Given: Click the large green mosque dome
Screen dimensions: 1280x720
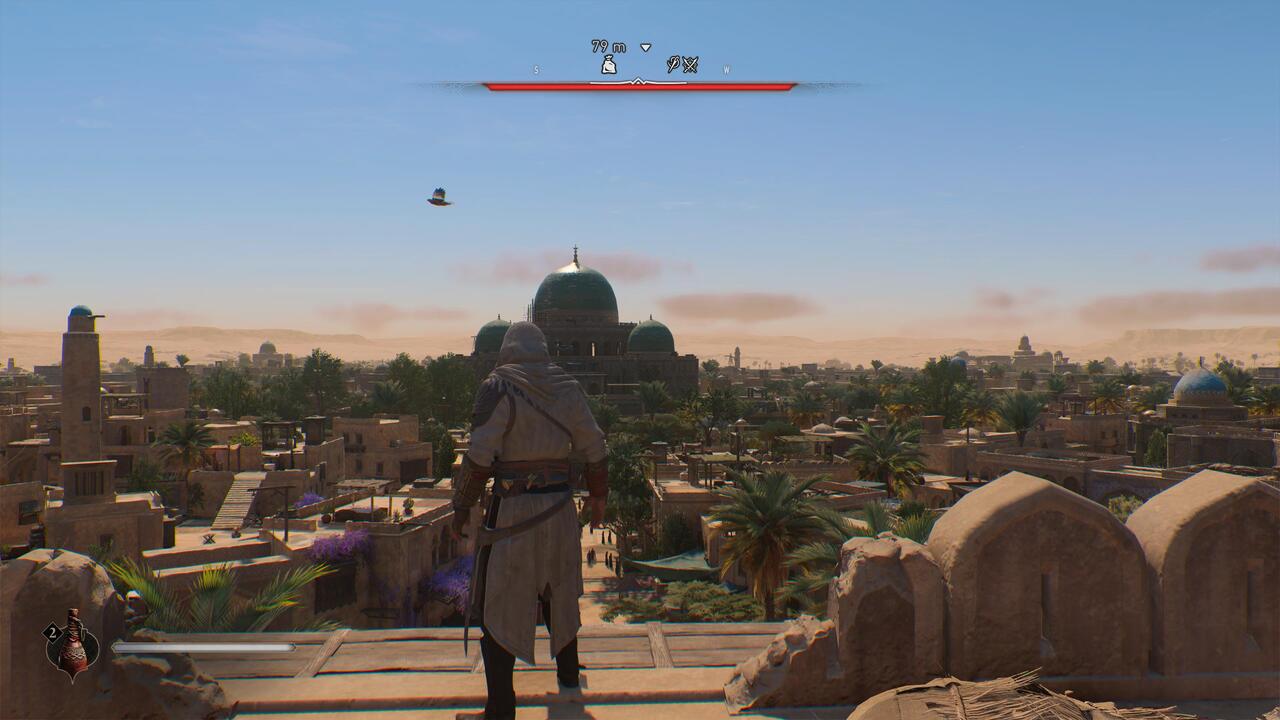Looking at the screenshot, I should tap(578, 290).
